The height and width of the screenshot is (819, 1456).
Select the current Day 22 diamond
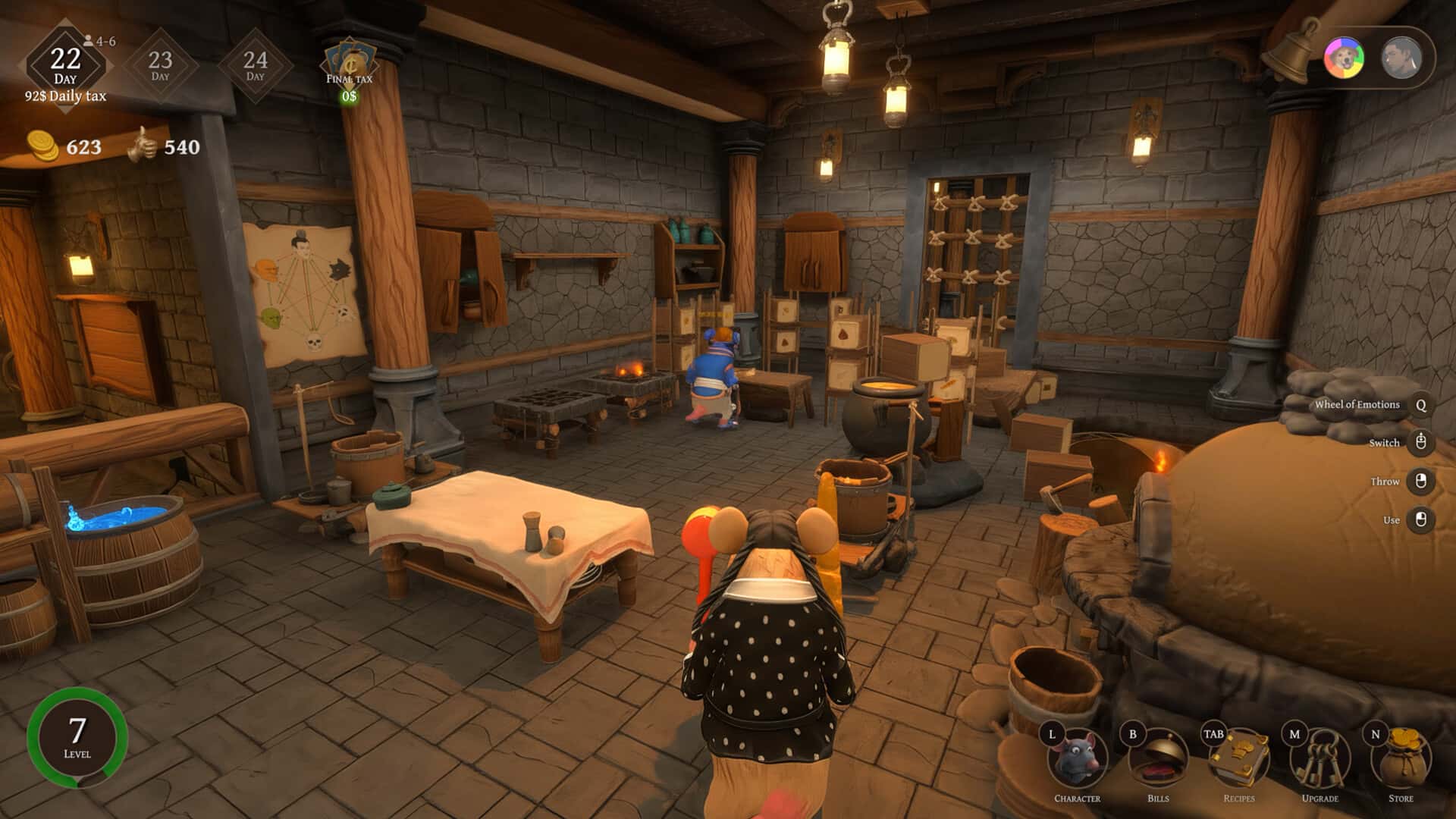click(x=66, y=65)
